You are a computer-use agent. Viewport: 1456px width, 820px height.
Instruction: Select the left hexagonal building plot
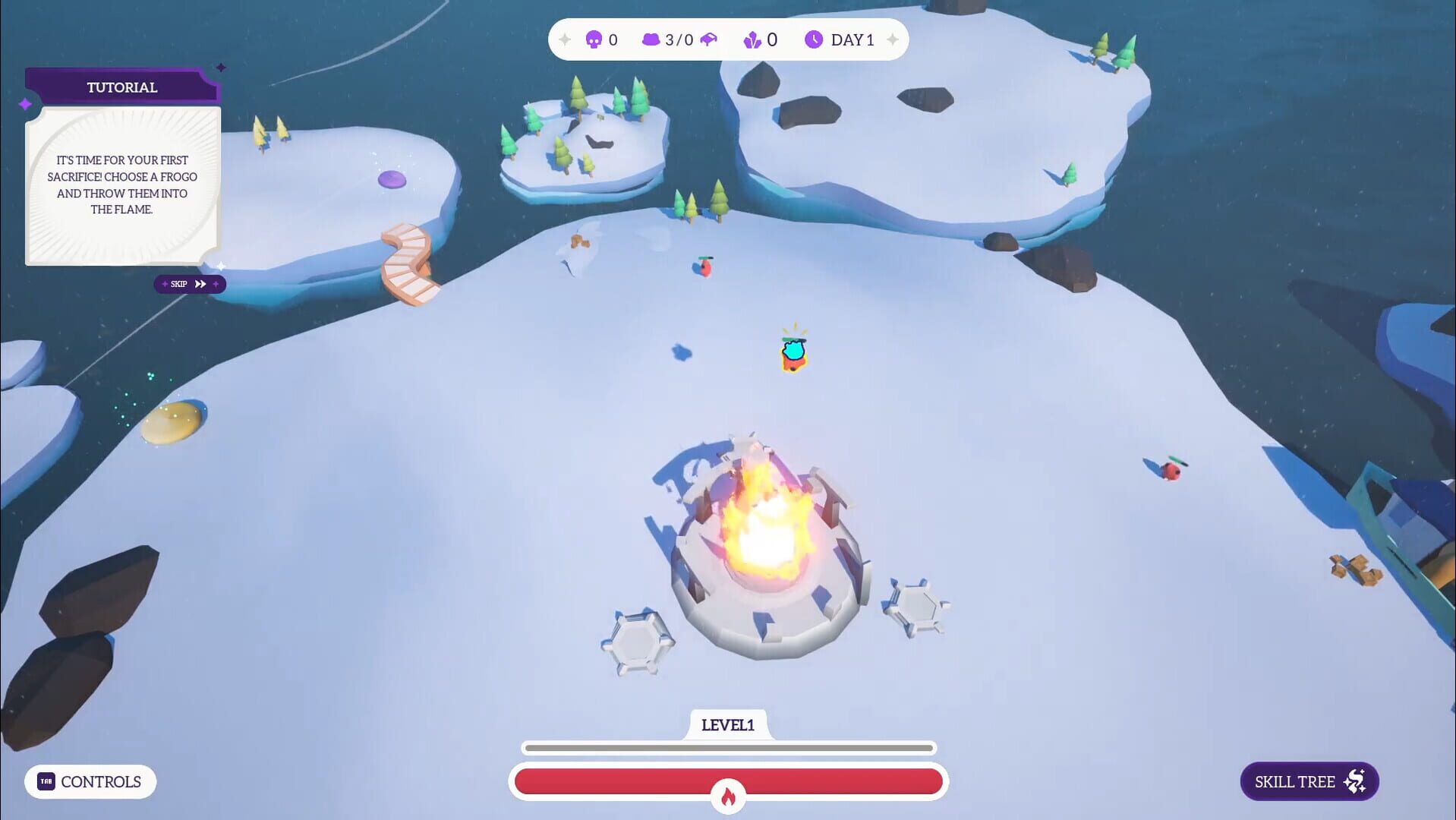pos(638,642)
